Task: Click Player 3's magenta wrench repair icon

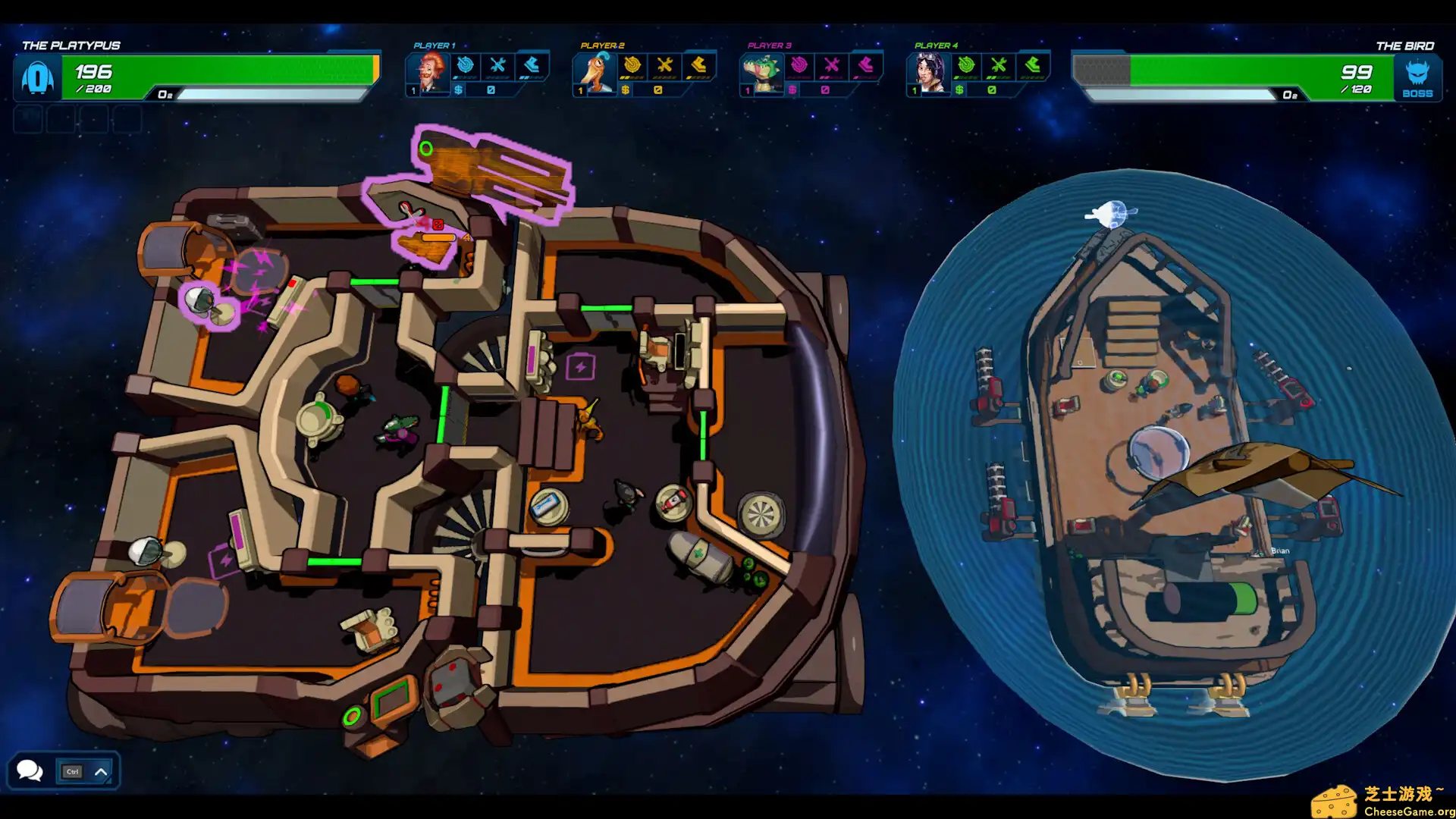Action: [x=832, y=66]
